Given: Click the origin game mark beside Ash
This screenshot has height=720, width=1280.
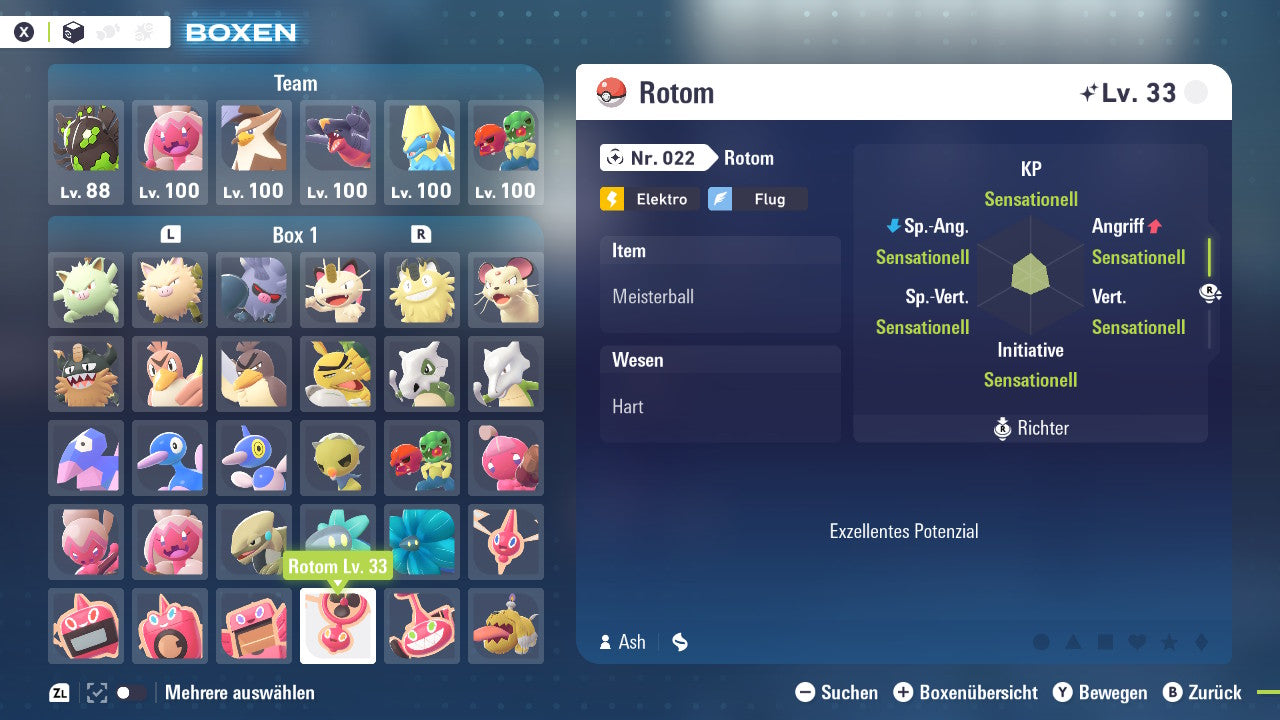Looking at the screenshot, I should (x=679, y=642).
